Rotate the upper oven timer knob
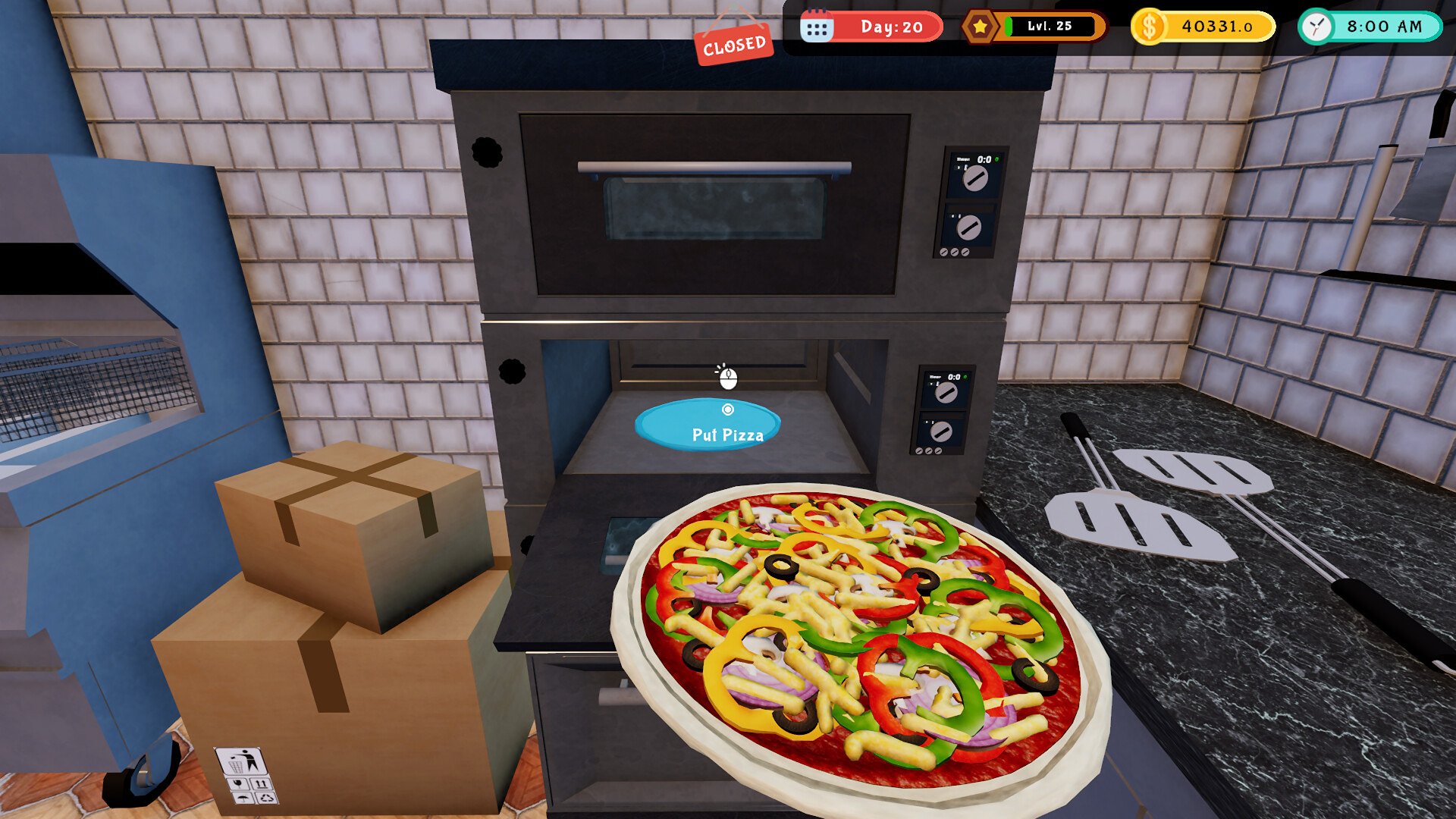1456x819 pixels. [x=976, y=180]
